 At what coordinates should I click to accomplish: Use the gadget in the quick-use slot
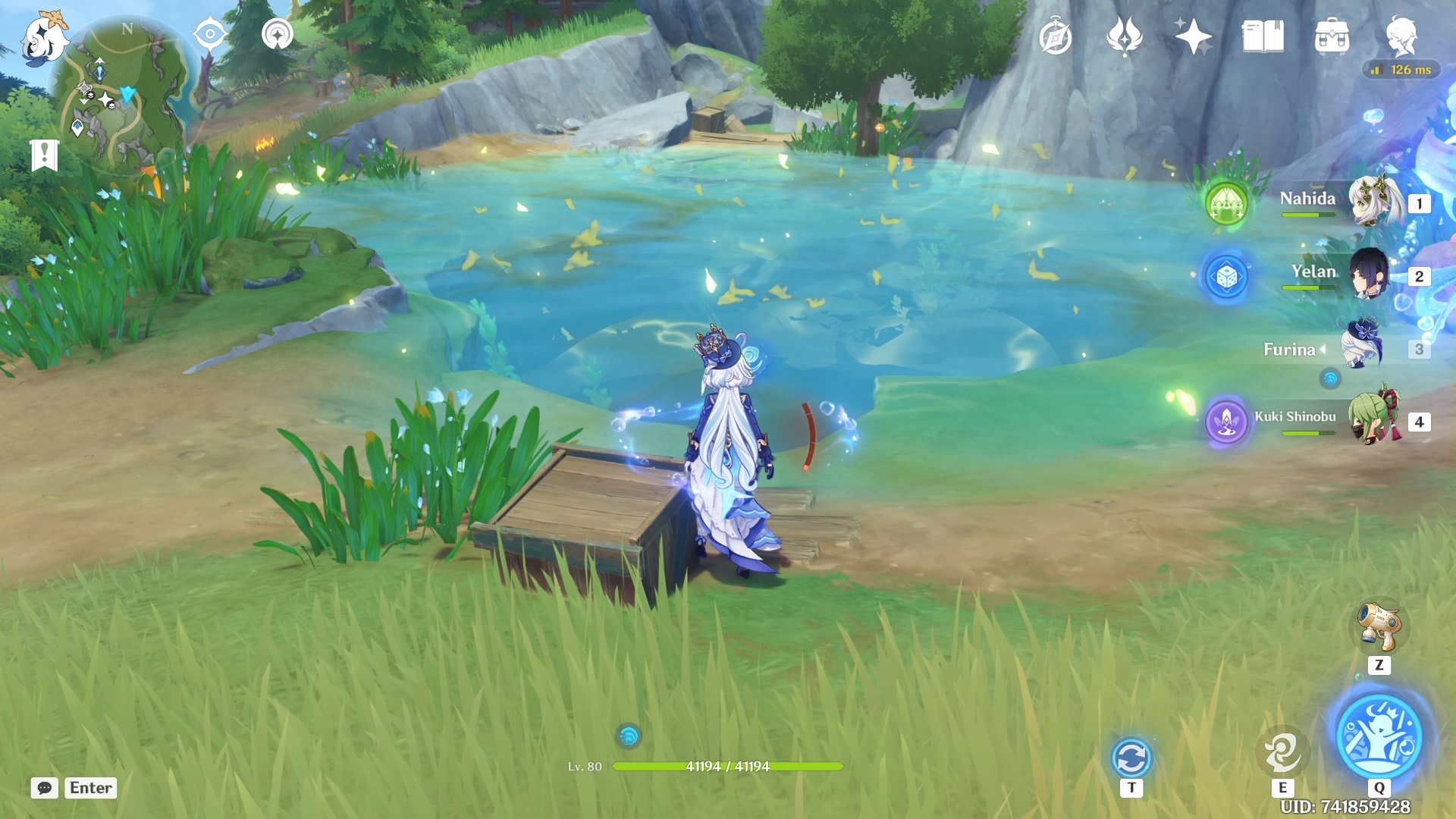coord(1379,627)
